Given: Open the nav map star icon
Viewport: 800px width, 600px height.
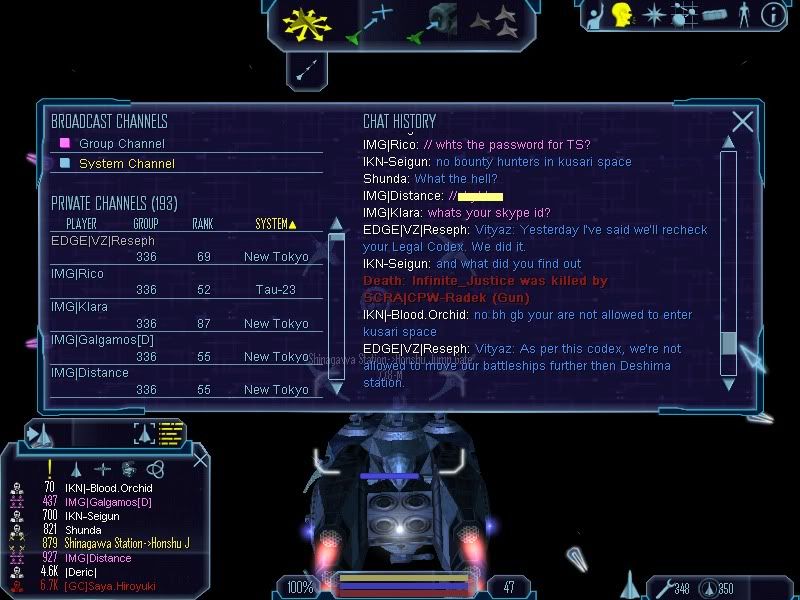Looking at the screenshot, I should (653, 15).
